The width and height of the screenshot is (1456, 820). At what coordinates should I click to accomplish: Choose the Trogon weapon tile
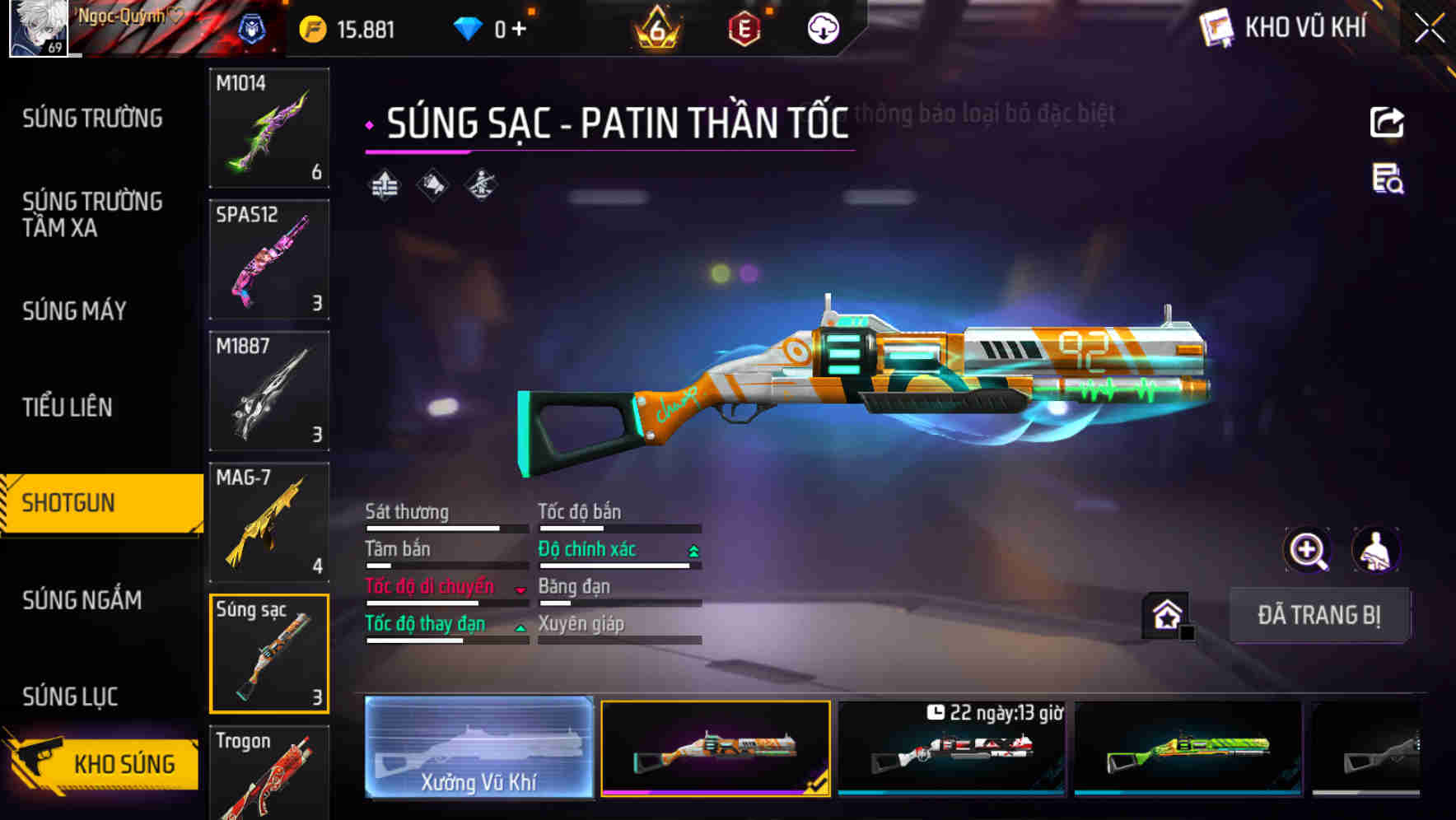[269, 772]
